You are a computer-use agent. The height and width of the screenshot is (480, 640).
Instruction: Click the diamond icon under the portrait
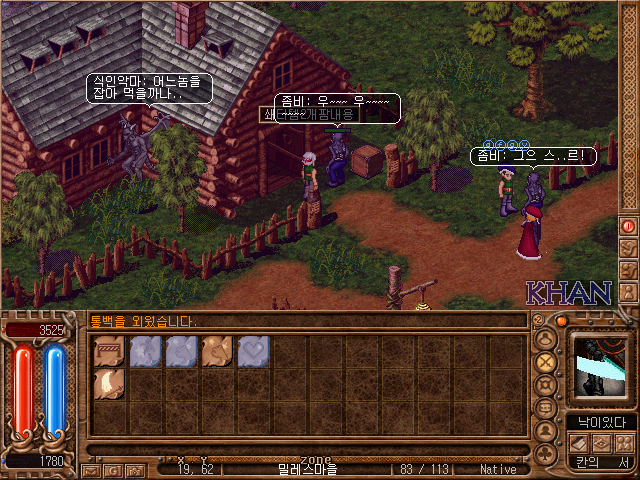click(600, 441)
